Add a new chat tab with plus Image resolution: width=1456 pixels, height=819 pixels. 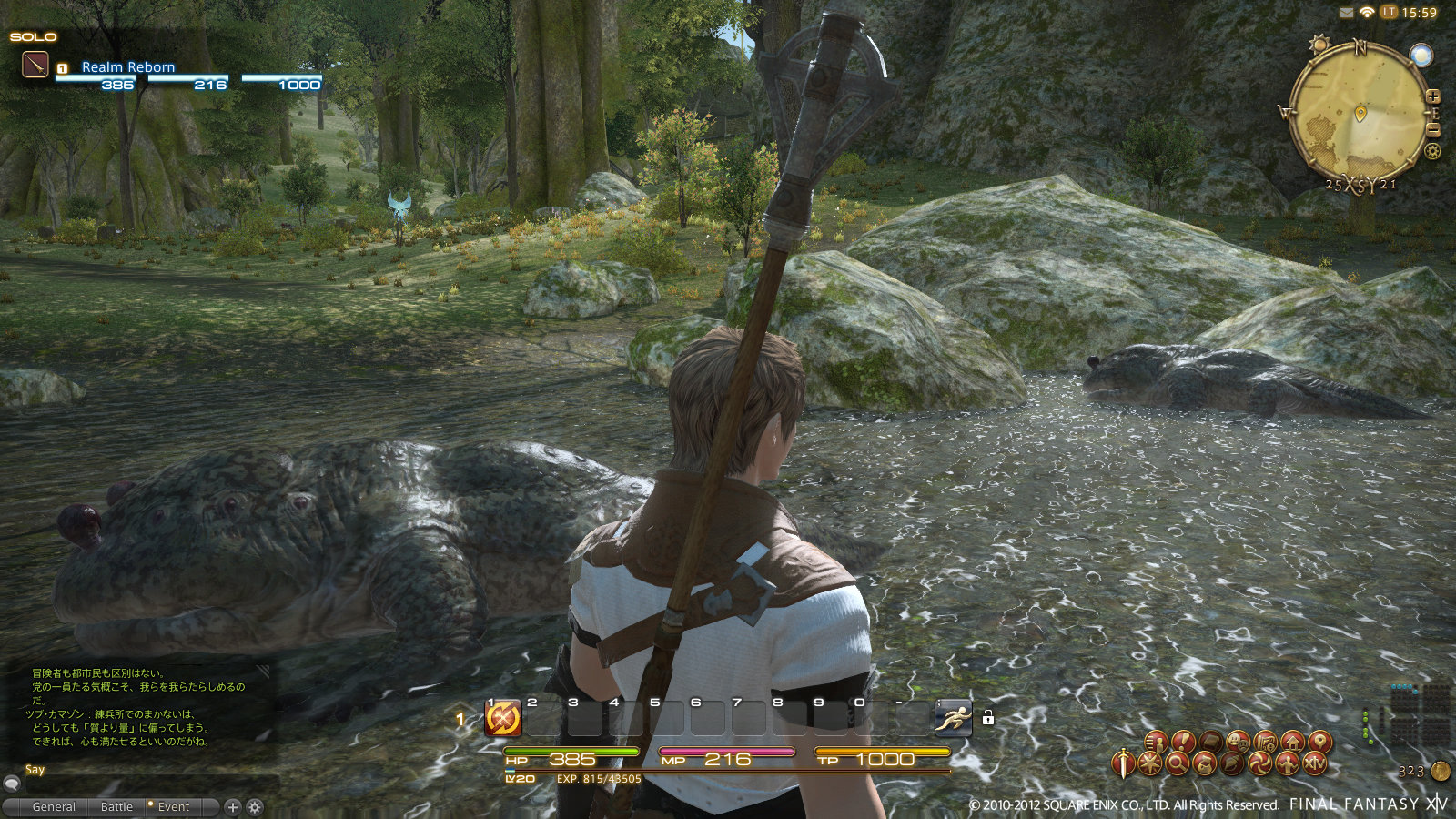(233, 806)
